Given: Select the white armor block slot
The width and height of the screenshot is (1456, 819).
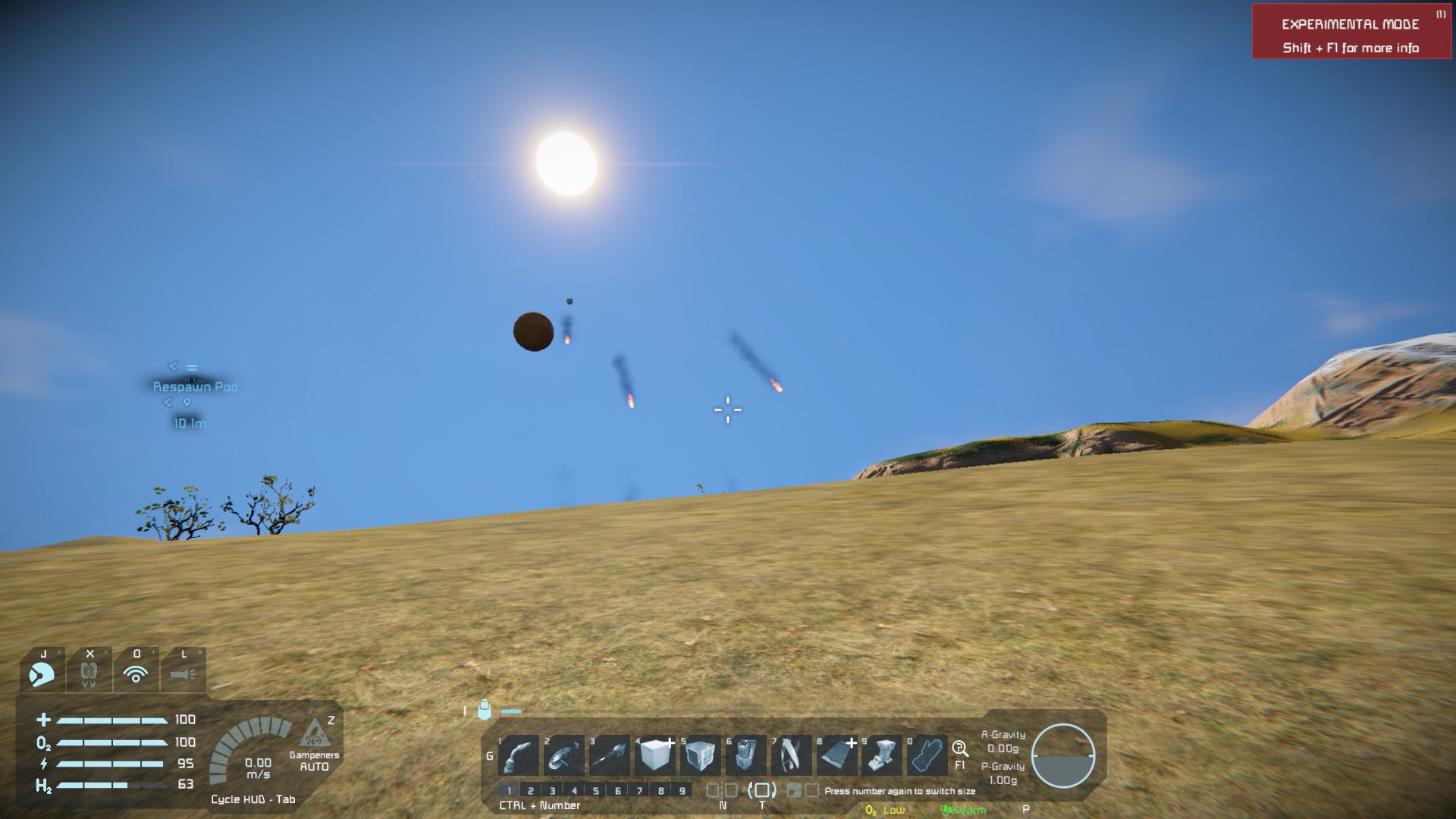Looking at the screenshot, I should click(x=655, y=755).
